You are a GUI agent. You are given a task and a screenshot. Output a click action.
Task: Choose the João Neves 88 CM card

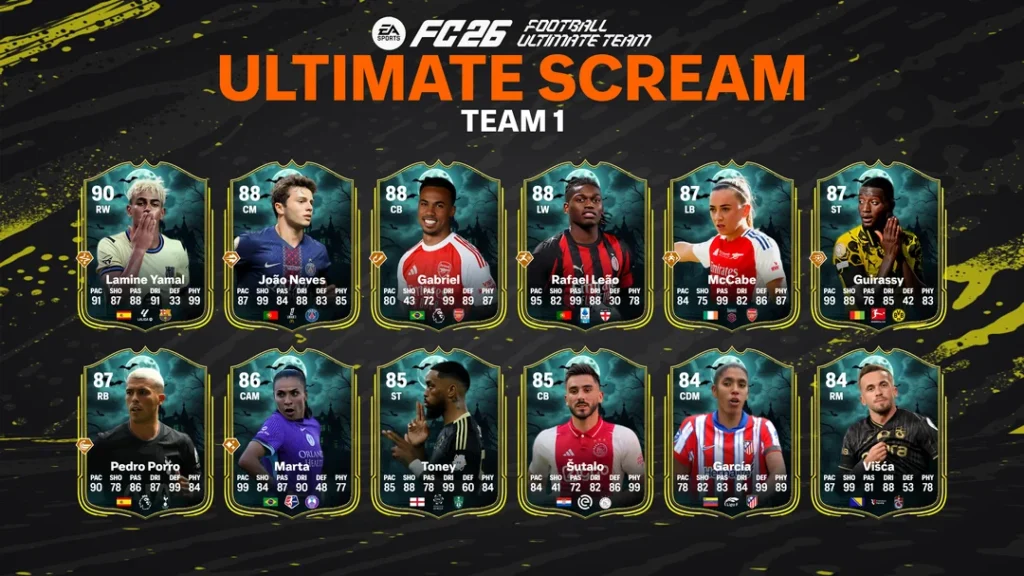(292, 245)
